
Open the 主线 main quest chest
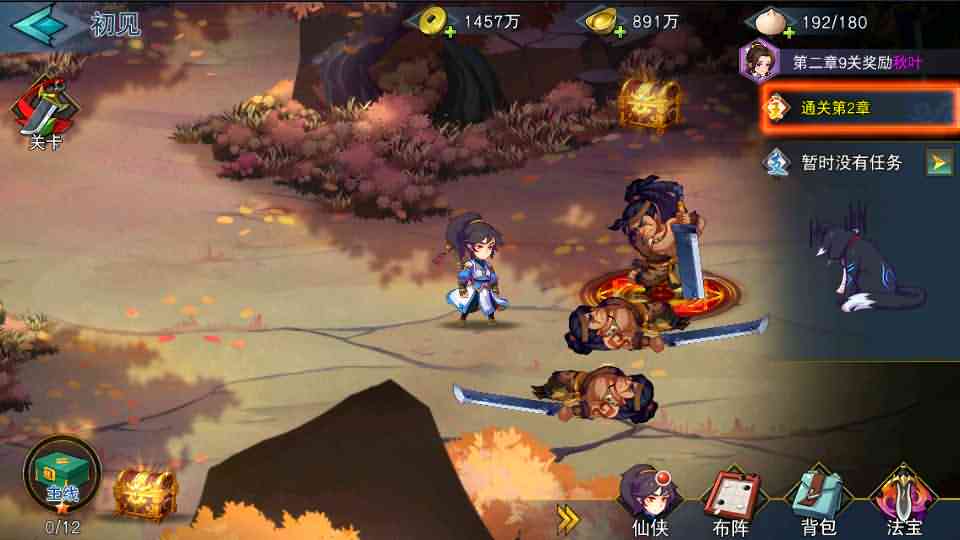(62, 476)
